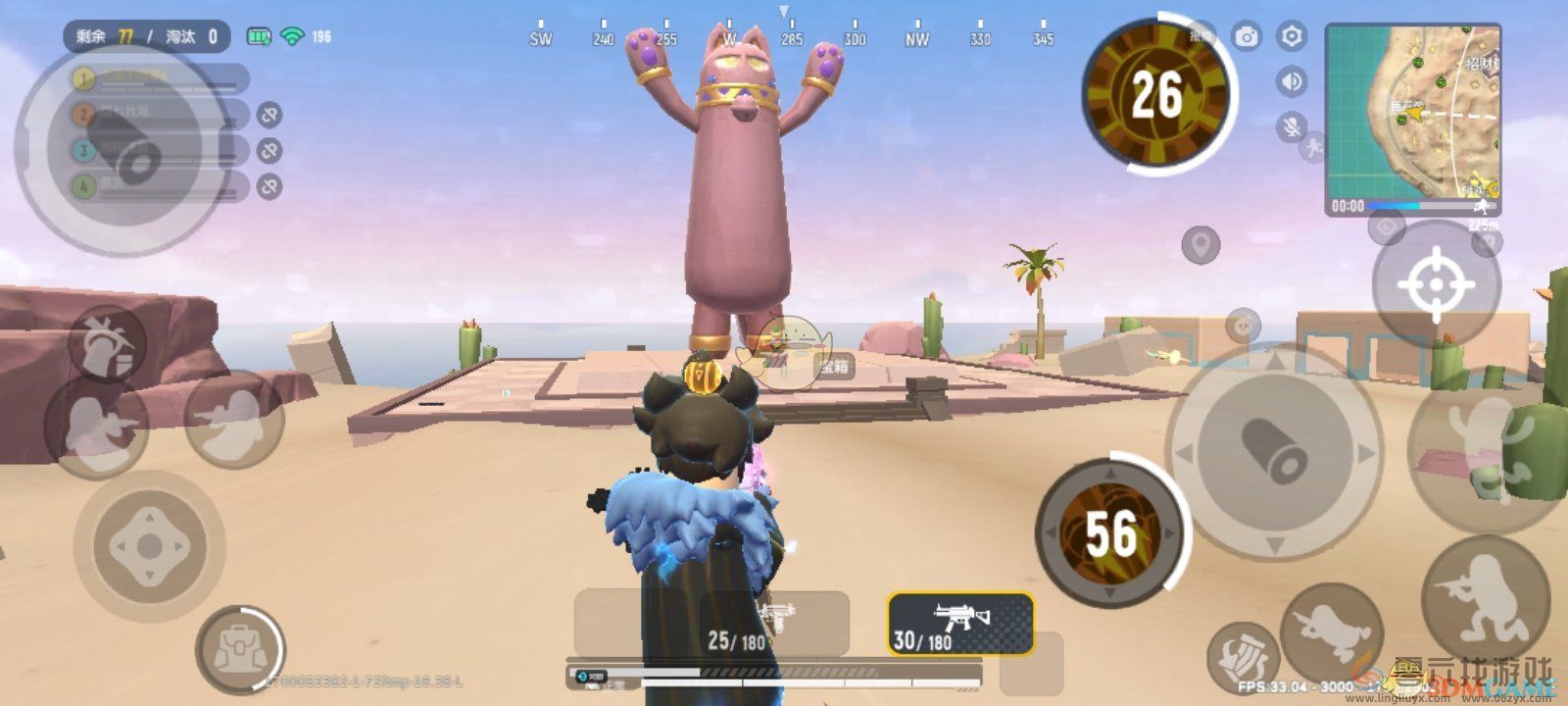
Task: Place a map pin marker
Action: click(x=1200, y=243)
